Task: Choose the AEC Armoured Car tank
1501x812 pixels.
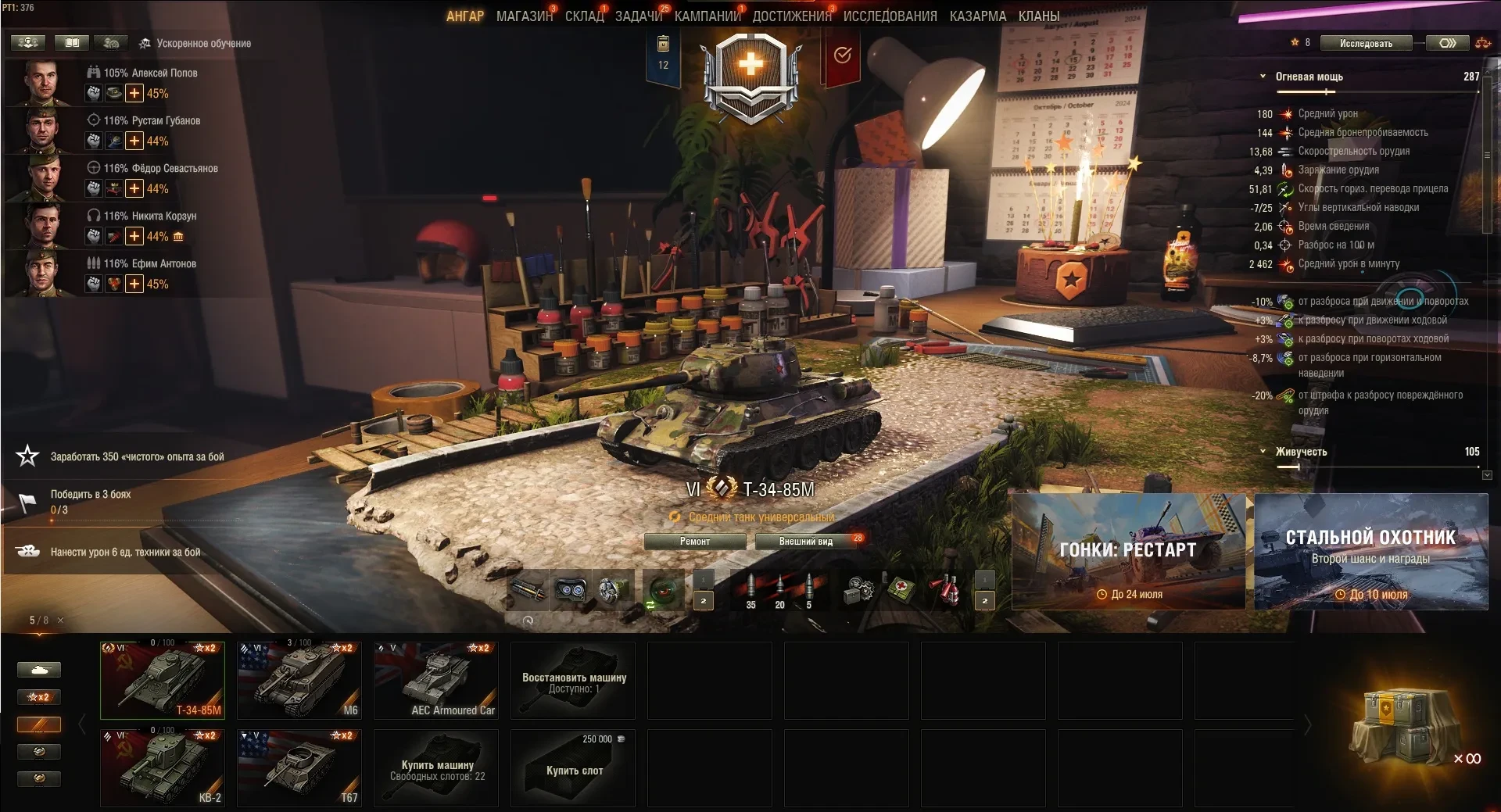Action: tap(436, 681)
